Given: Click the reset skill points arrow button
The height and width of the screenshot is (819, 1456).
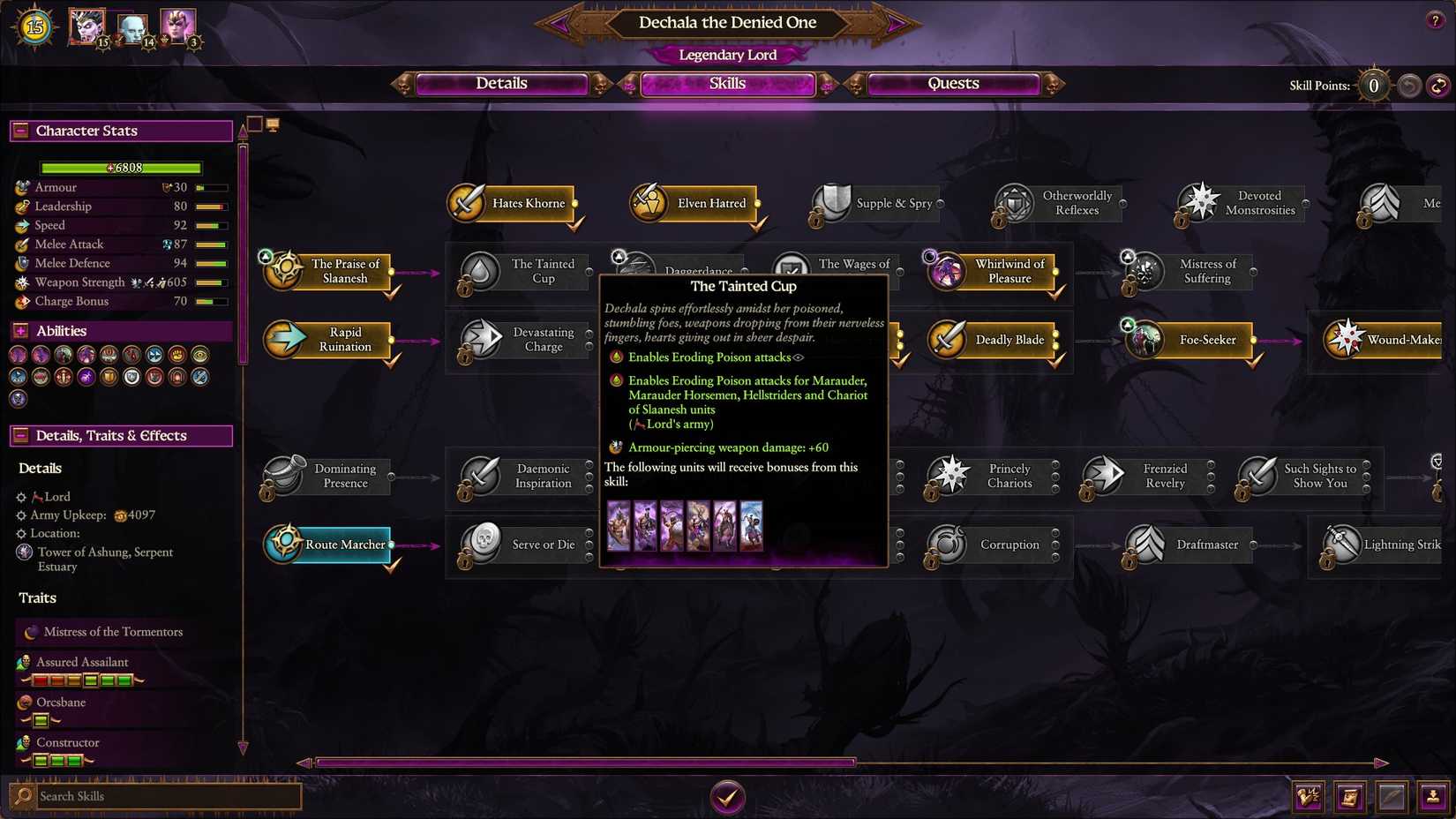Looking at the screenshot, I should point(1439,86).
